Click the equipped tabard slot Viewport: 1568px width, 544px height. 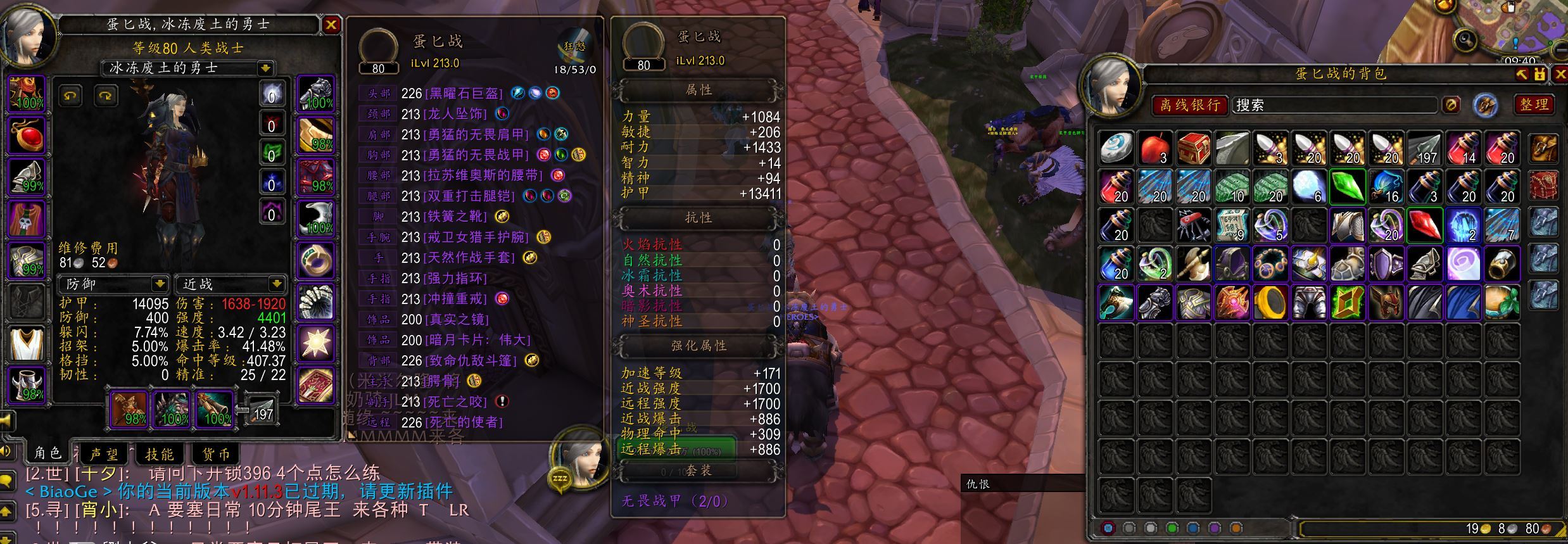click(x=27, y=344)
